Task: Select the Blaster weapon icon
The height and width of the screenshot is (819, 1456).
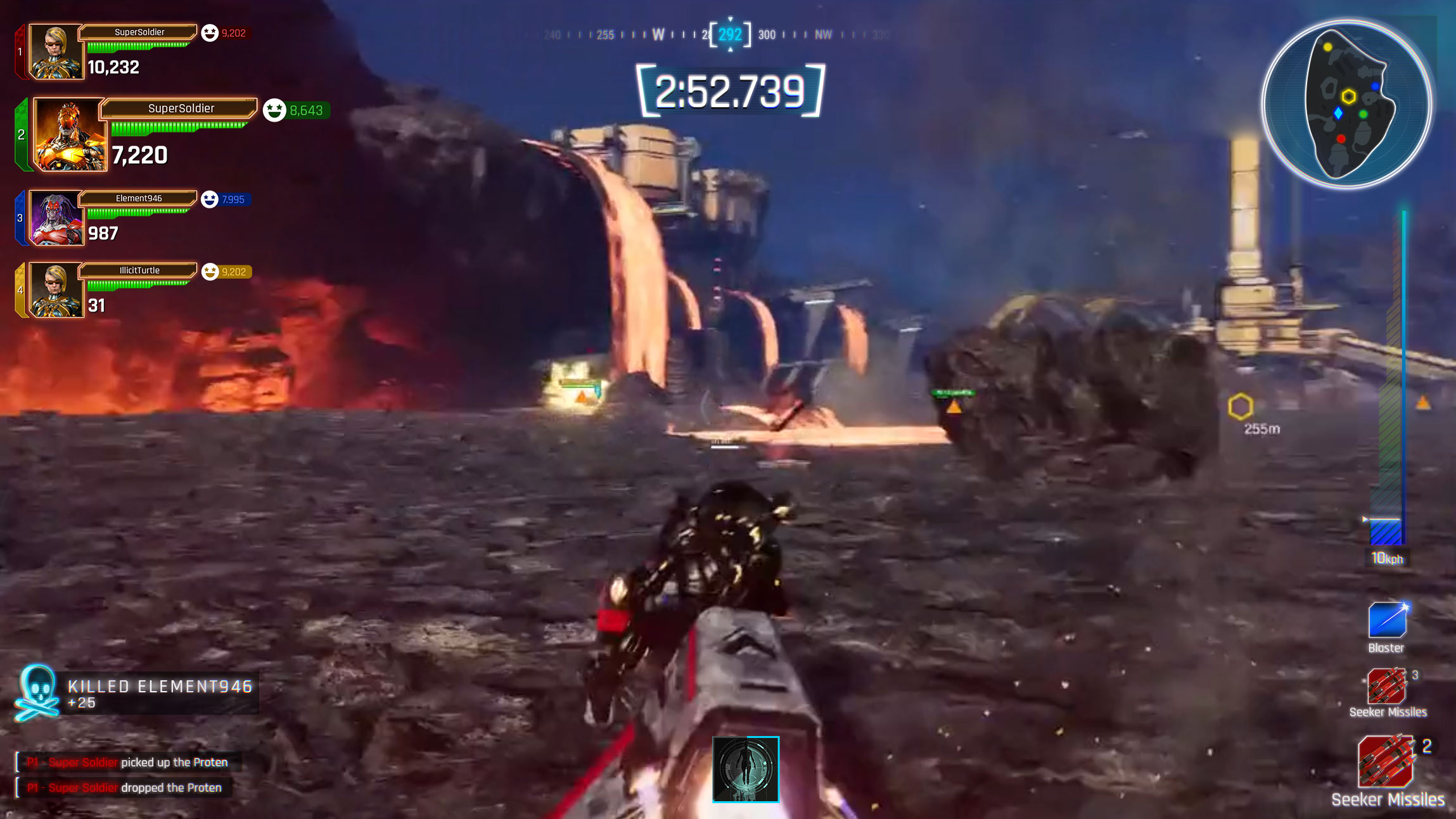Action: (1387, 620)
